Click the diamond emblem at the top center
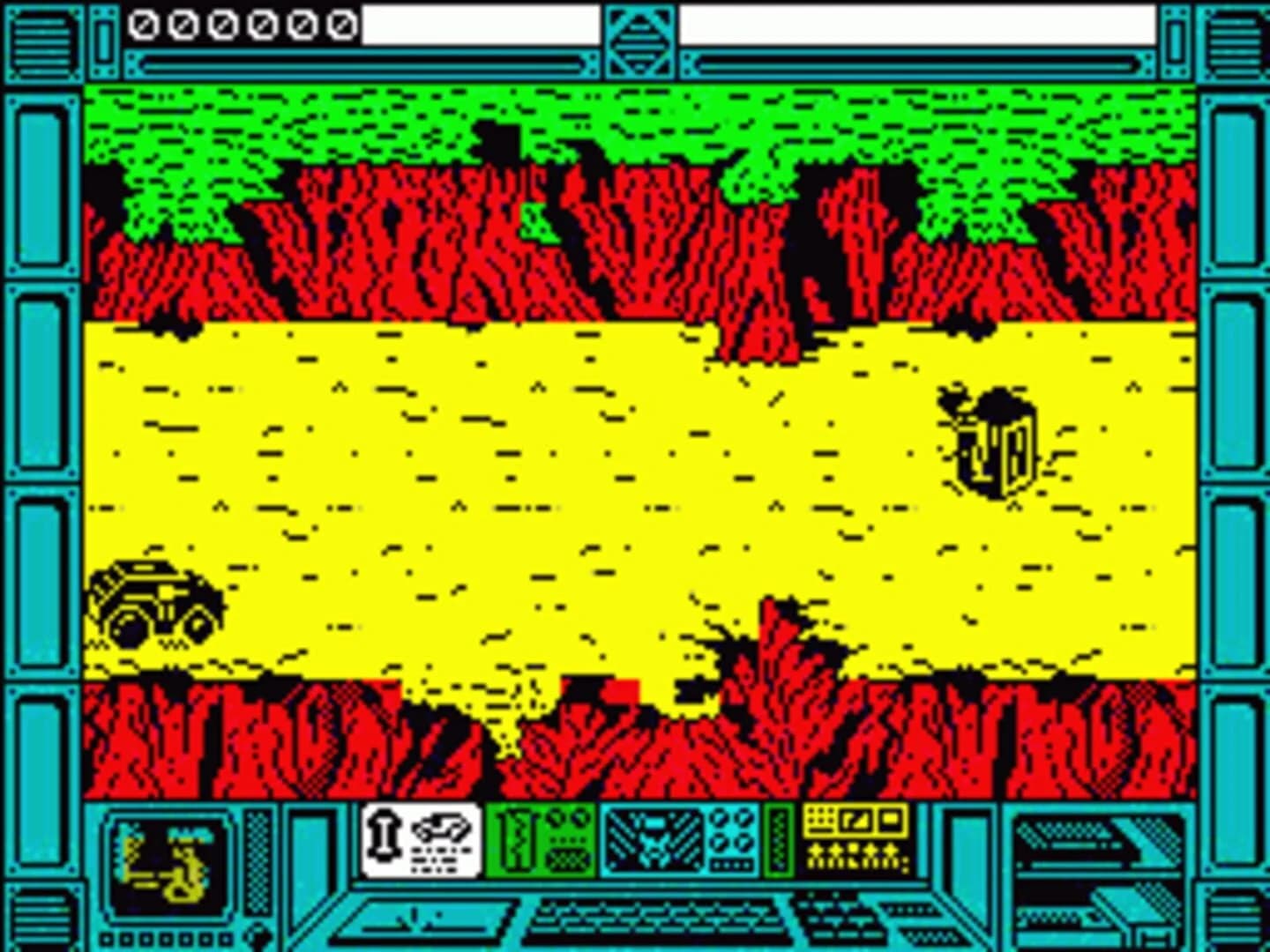This screenshot has width=1270, height=952. [640, 40]
